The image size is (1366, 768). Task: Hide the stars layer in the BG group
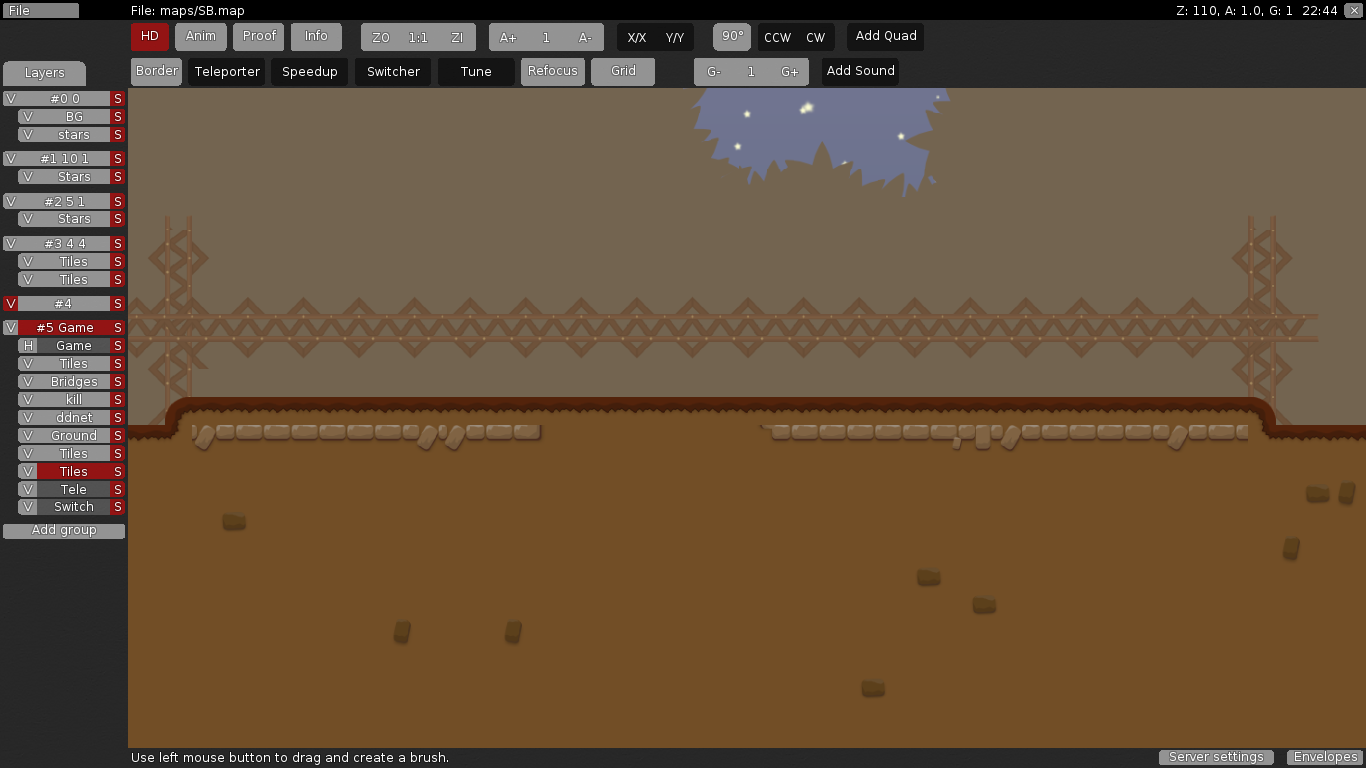(x=27, y=134)
